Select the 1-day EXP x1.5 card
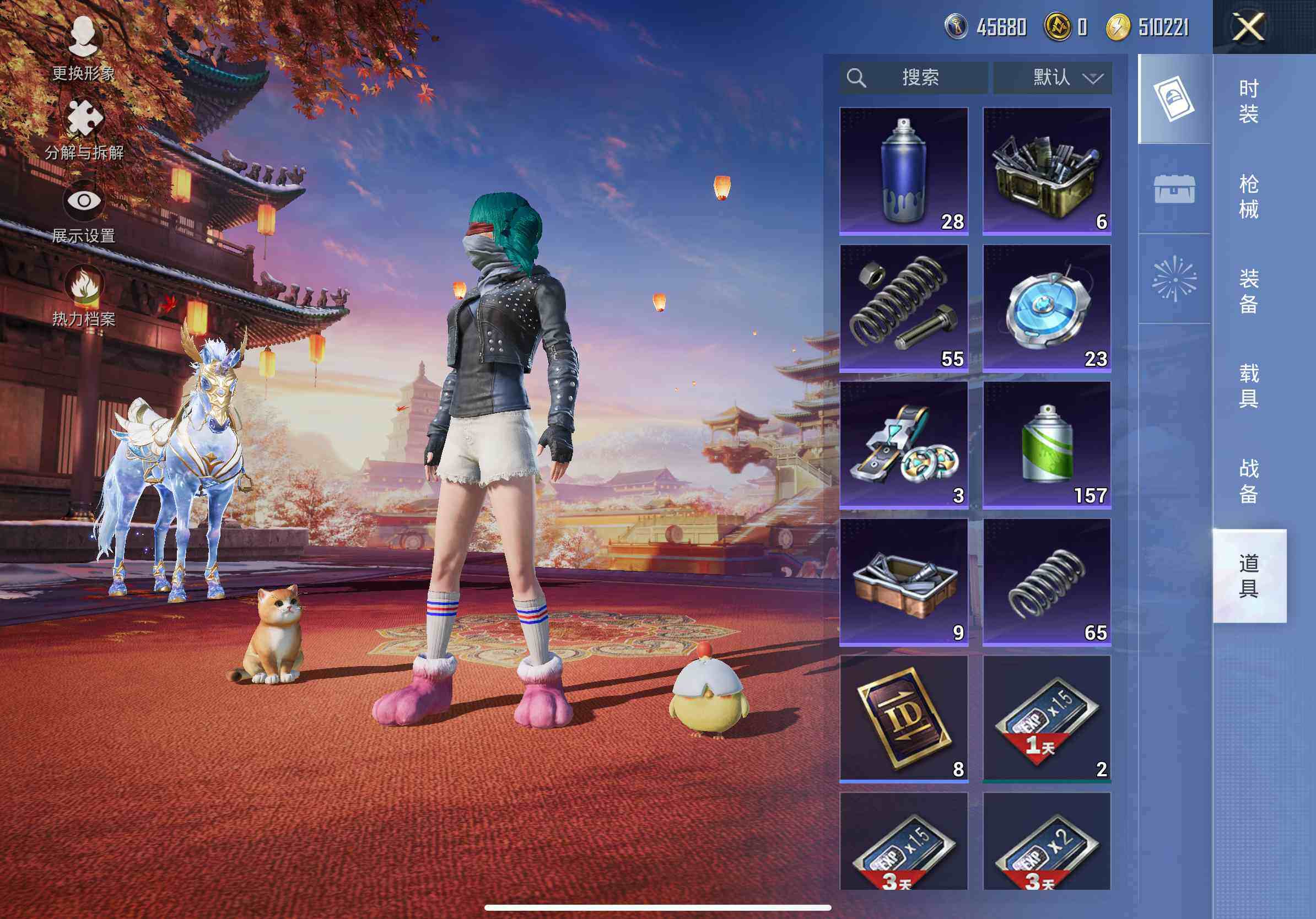This screenshot has height=919, width=1316. pos(1047,718)
